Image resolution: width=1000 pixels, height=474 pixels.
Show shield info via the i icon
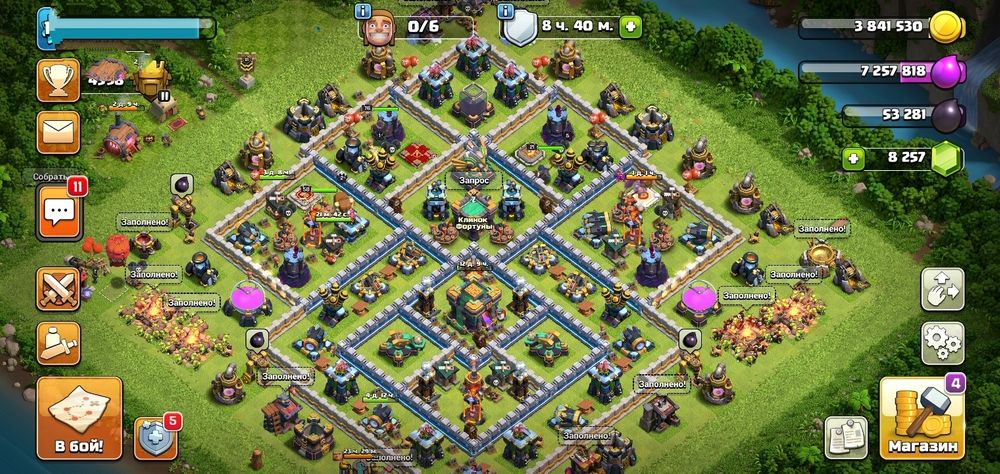[506, 11]
